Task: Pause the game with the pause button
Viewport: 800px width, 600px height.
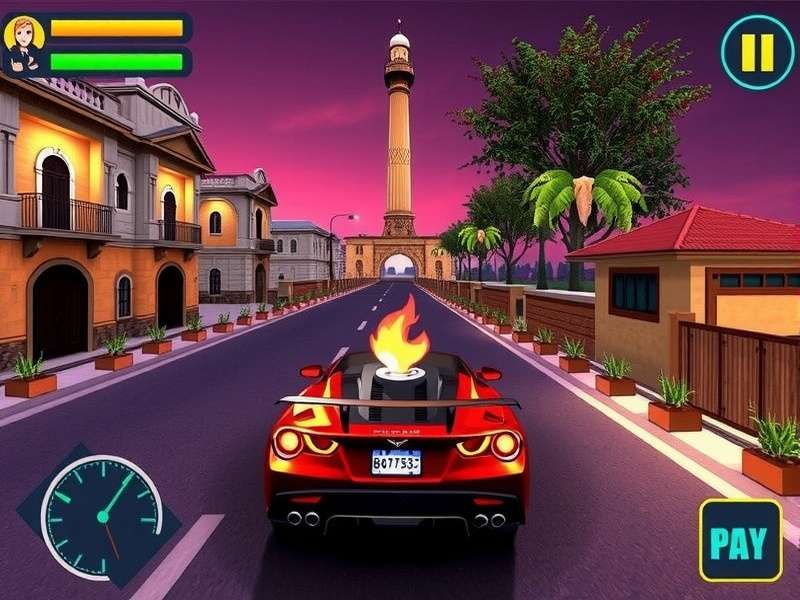Action: pos(757,52)
